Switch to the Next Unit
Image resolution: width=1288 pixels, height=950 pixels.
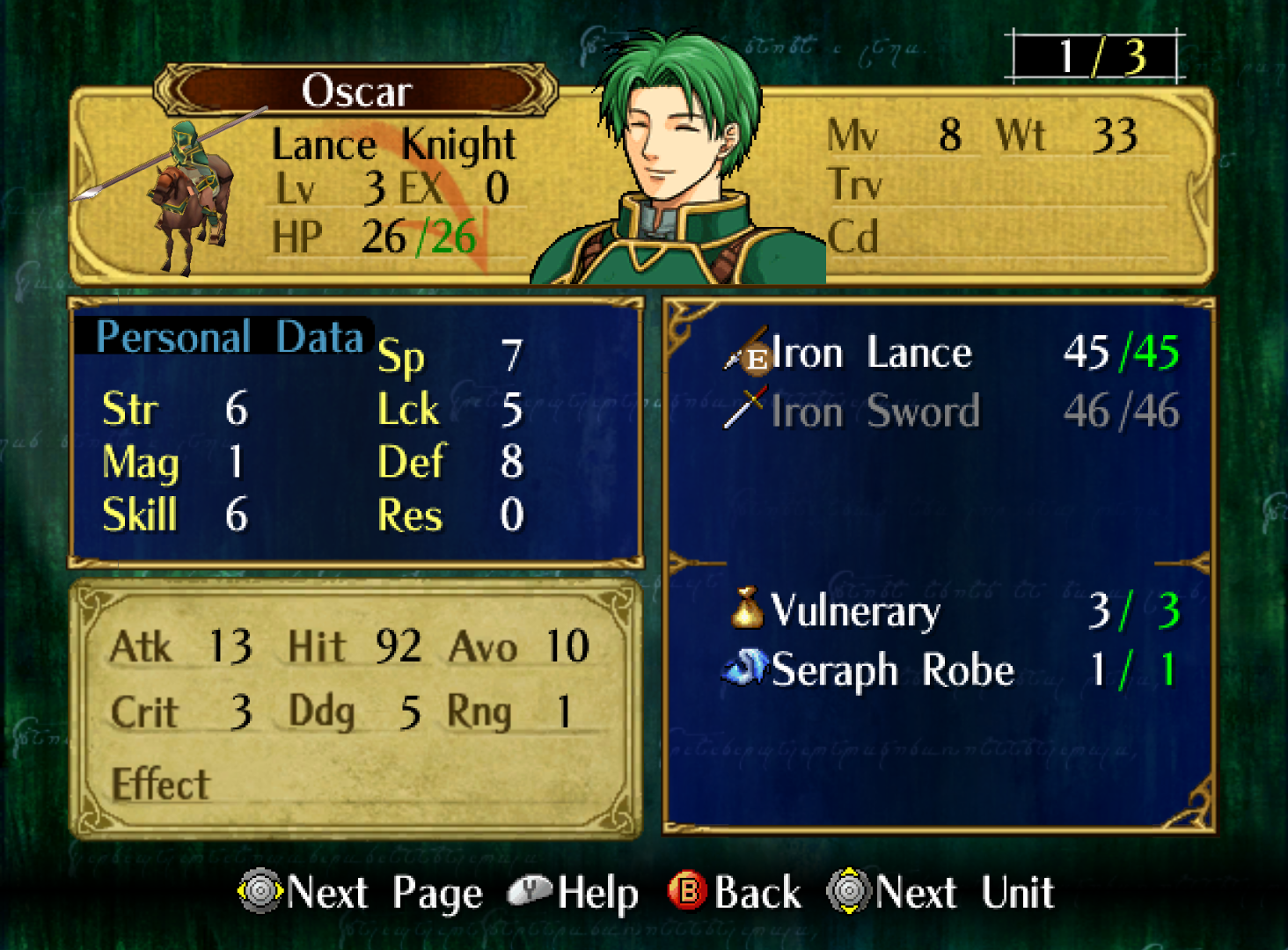(x=941, y=893)
